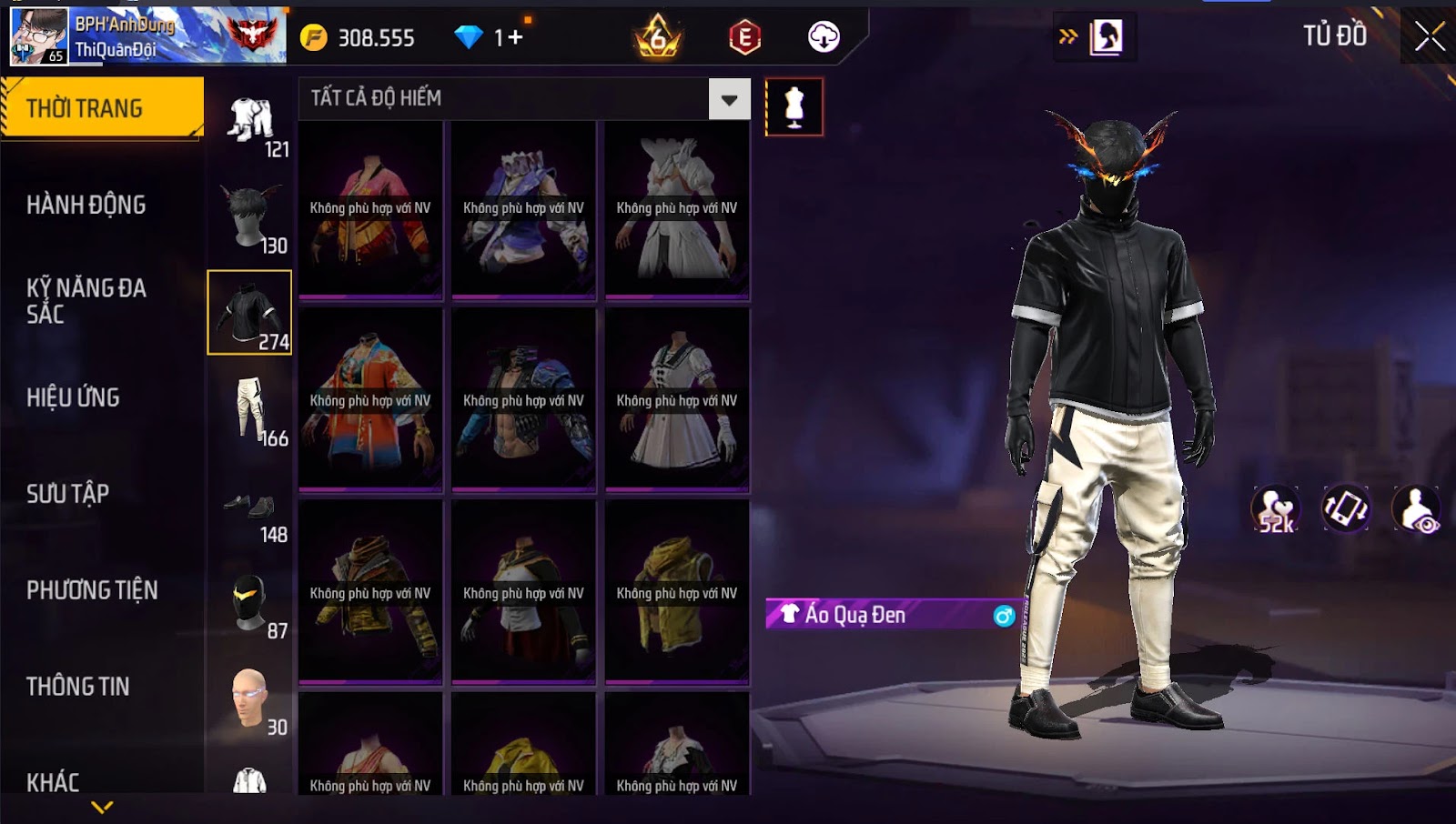Go to the Phương Tiện tab
Image resolution: width=1456 pixels, height=824 pixels.
coord(92,590)
